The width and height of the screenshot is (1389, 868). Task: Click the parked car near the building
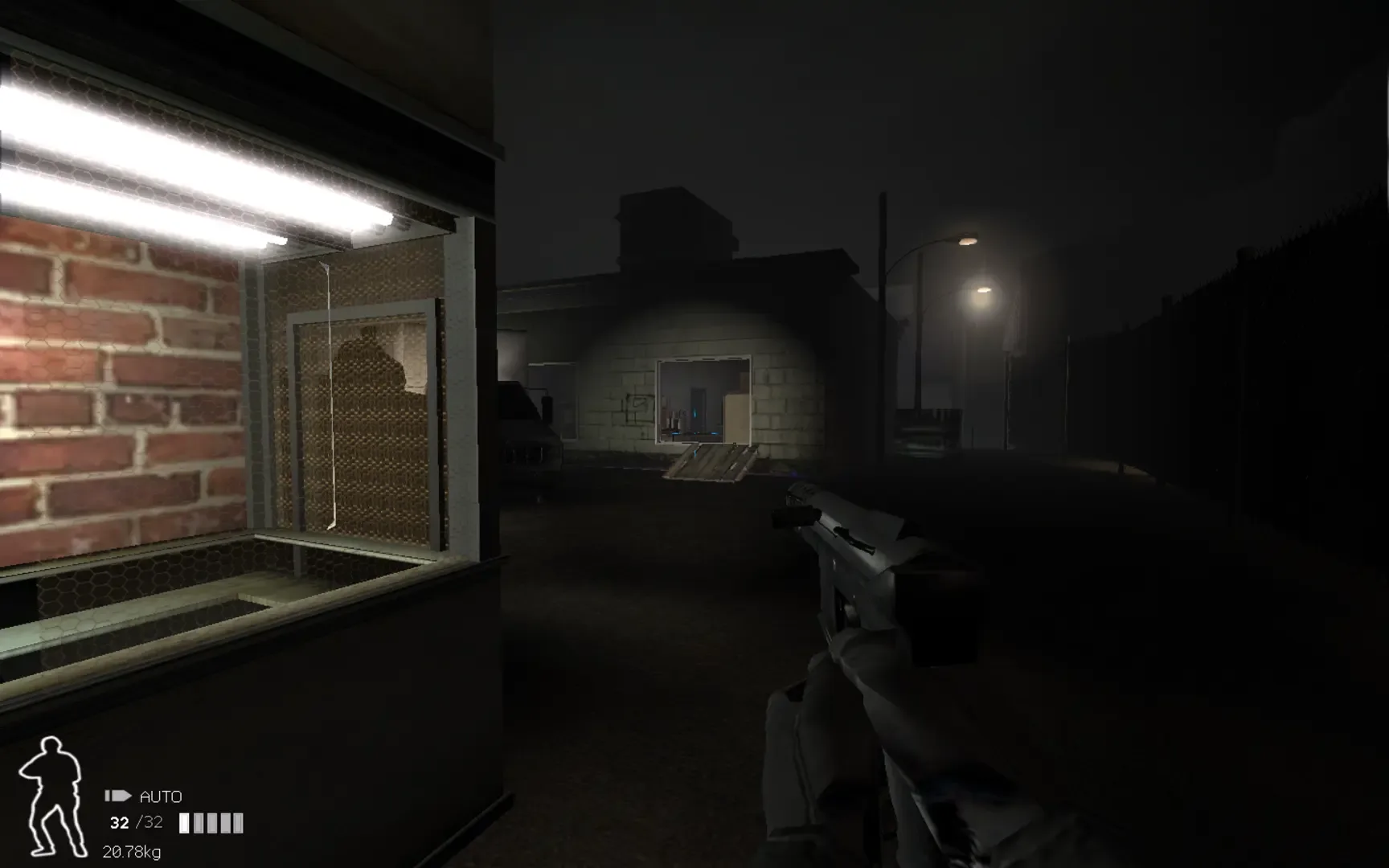coord(531,438)
